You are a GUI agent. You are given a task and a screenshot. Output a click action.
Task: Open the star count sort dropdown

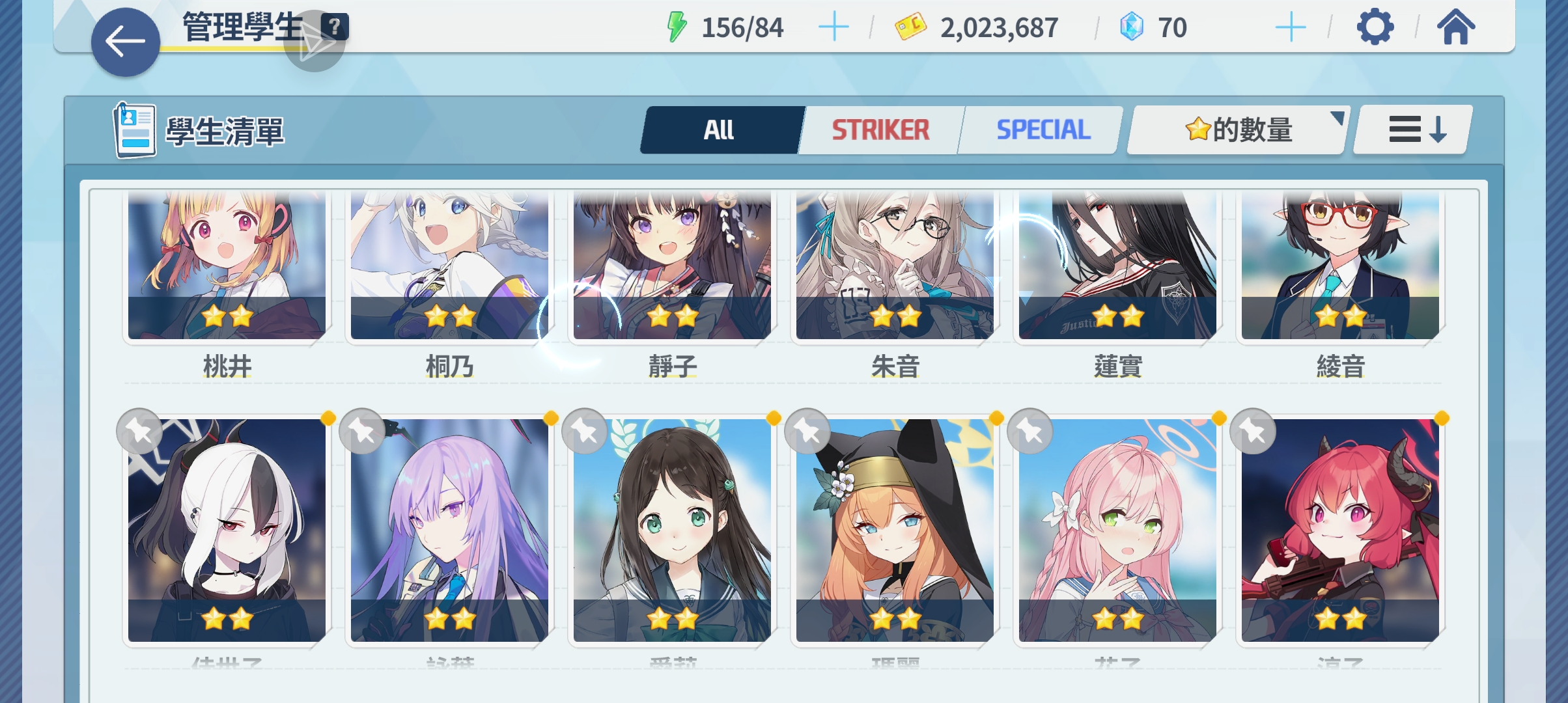[x=1237, y=130]
